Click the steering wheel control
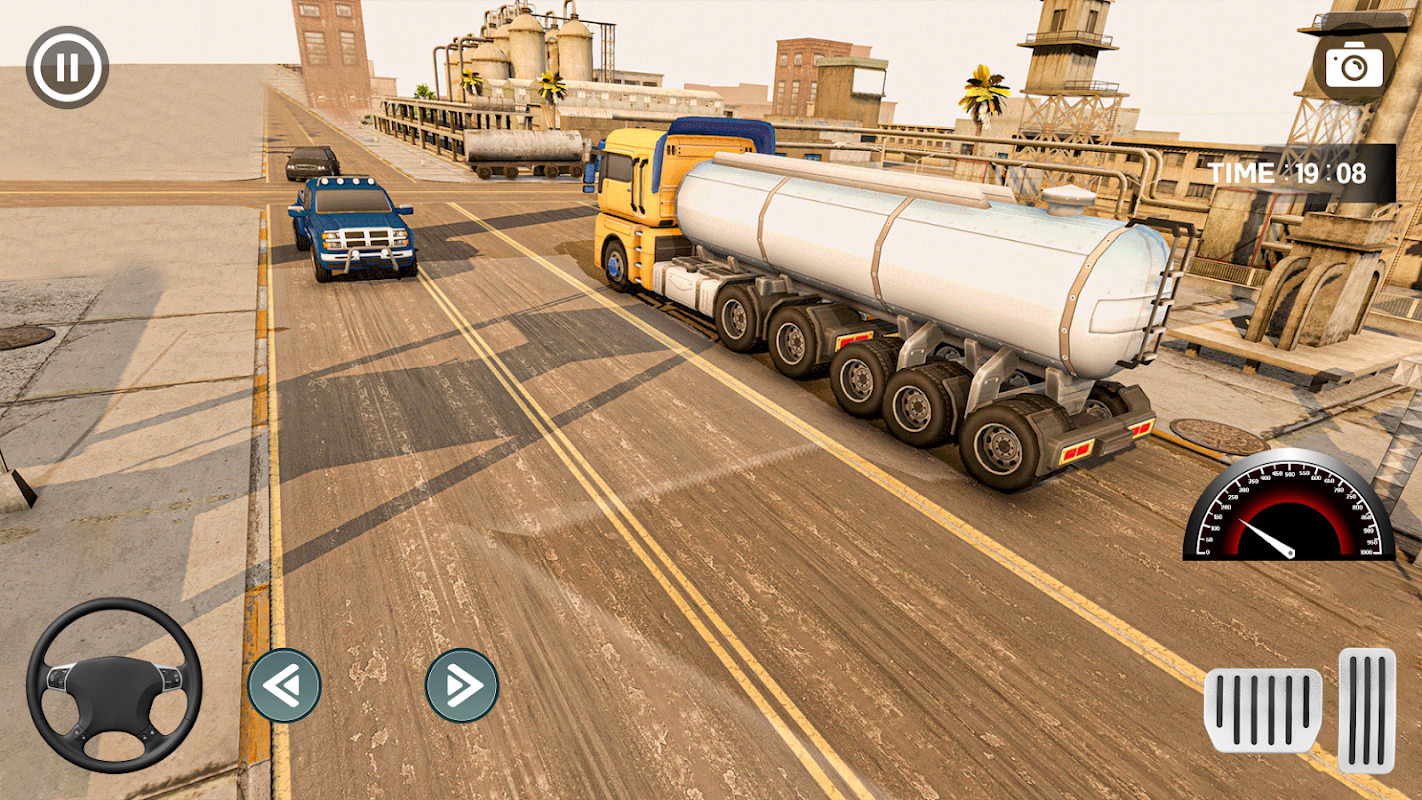Image resolution: width=1422 pixels, height=800 pixels. tap(114, 685)
